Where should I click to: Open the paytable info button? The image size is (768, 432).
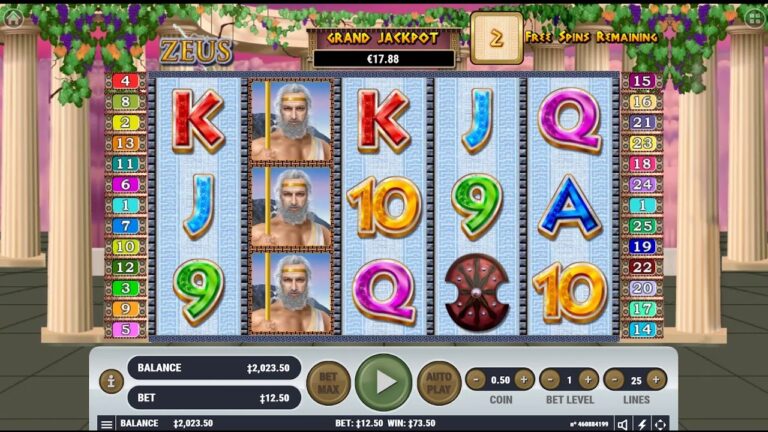pyautogui.click(x=111, y=381)
